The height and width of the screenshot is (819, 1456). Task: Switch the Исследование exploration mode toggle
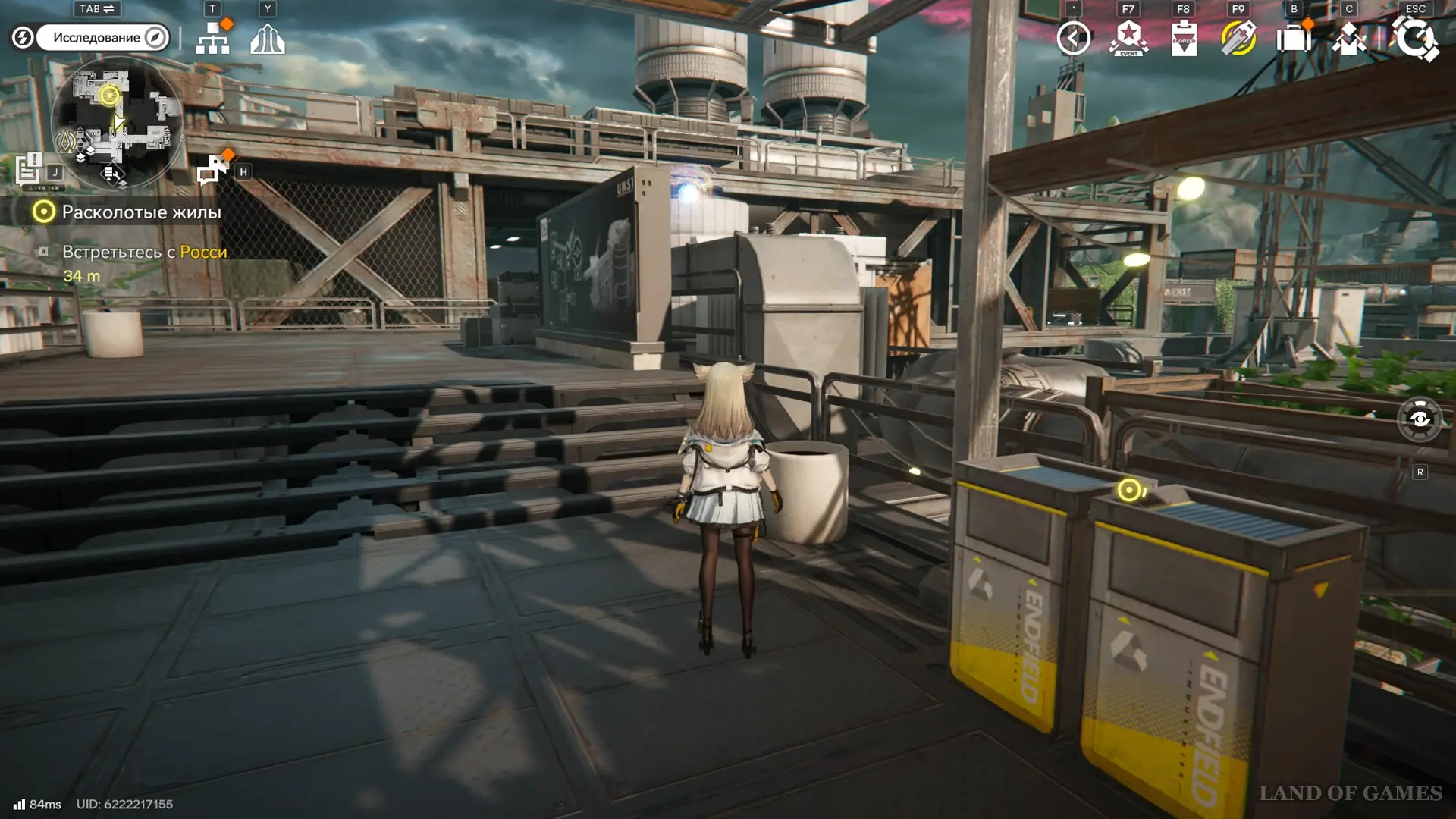coord(102,38)
